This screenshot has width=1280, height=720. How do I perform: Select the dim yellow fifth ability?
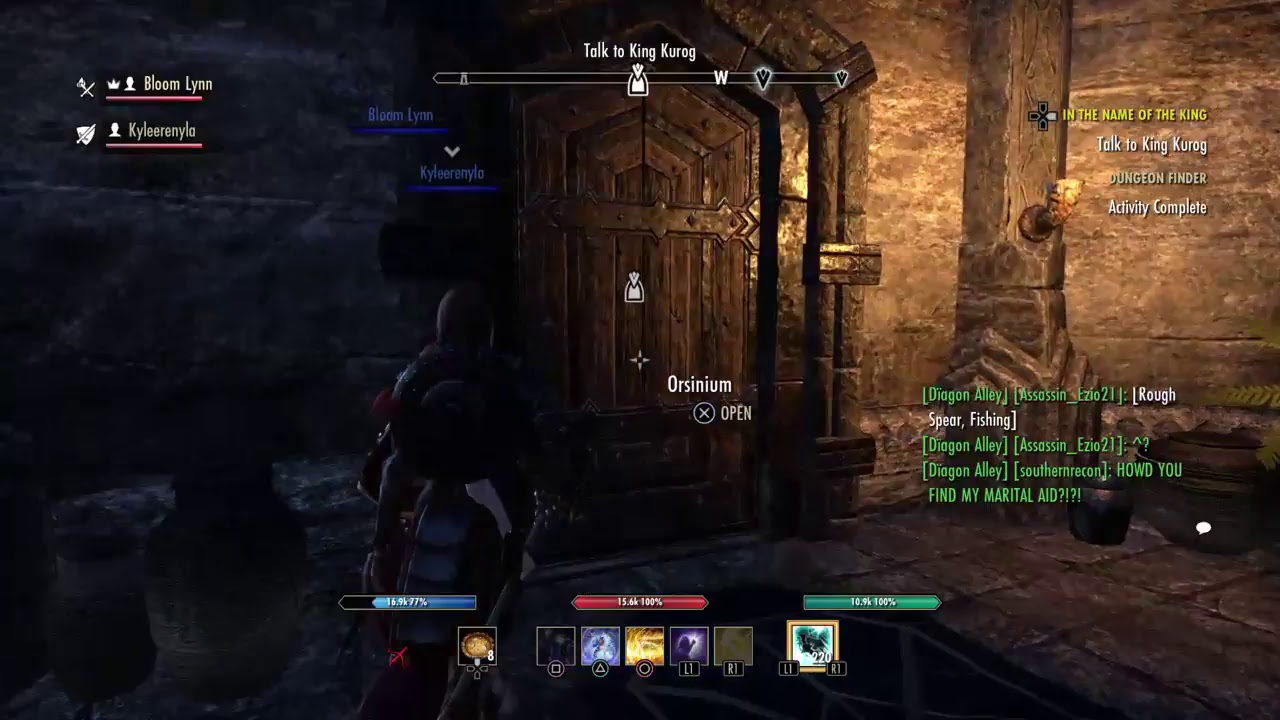point(733,646)
